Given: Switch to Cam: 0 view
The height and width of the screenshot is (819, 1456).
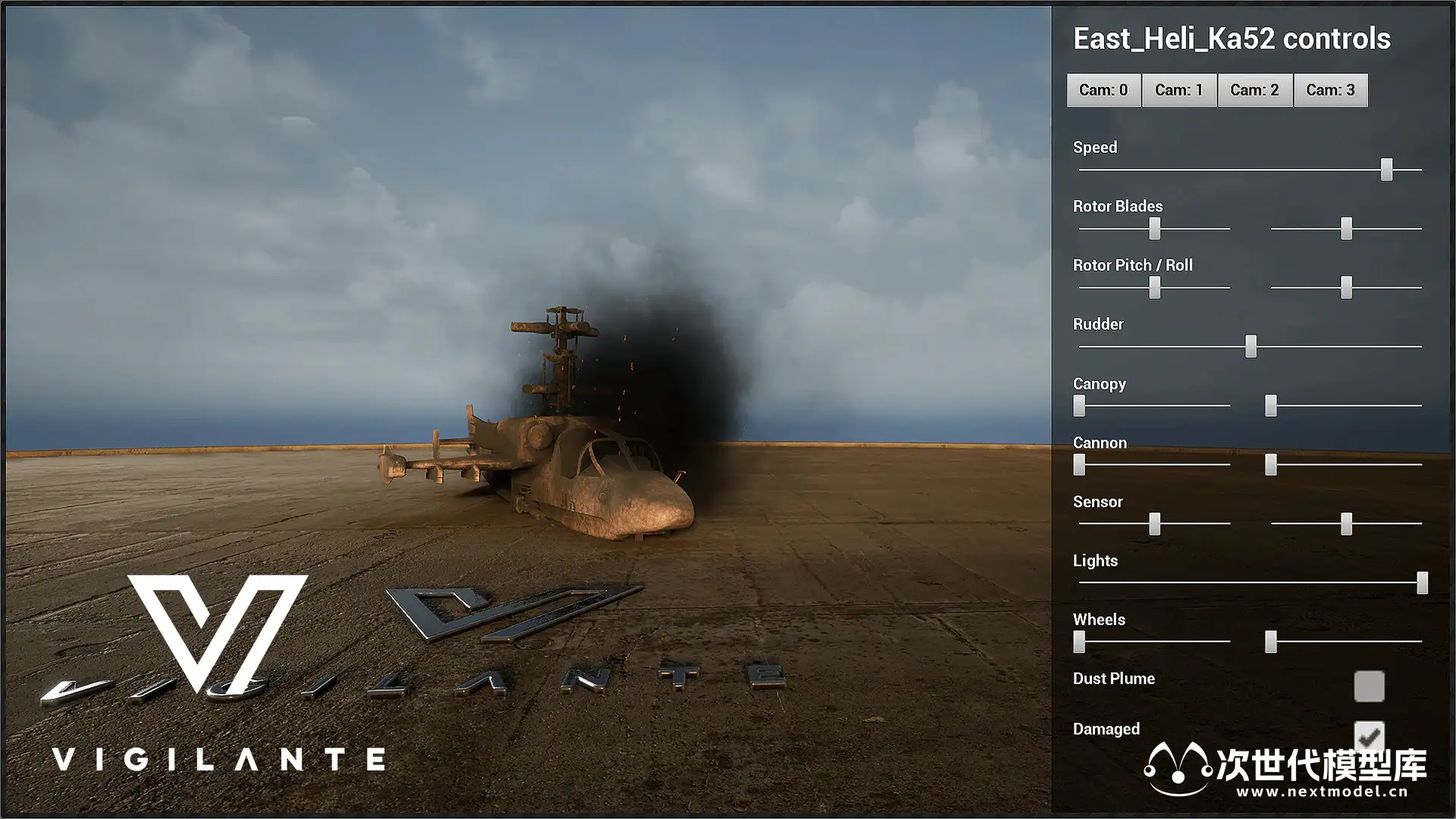Looking at the screenshot, I should coord(1103,90).
